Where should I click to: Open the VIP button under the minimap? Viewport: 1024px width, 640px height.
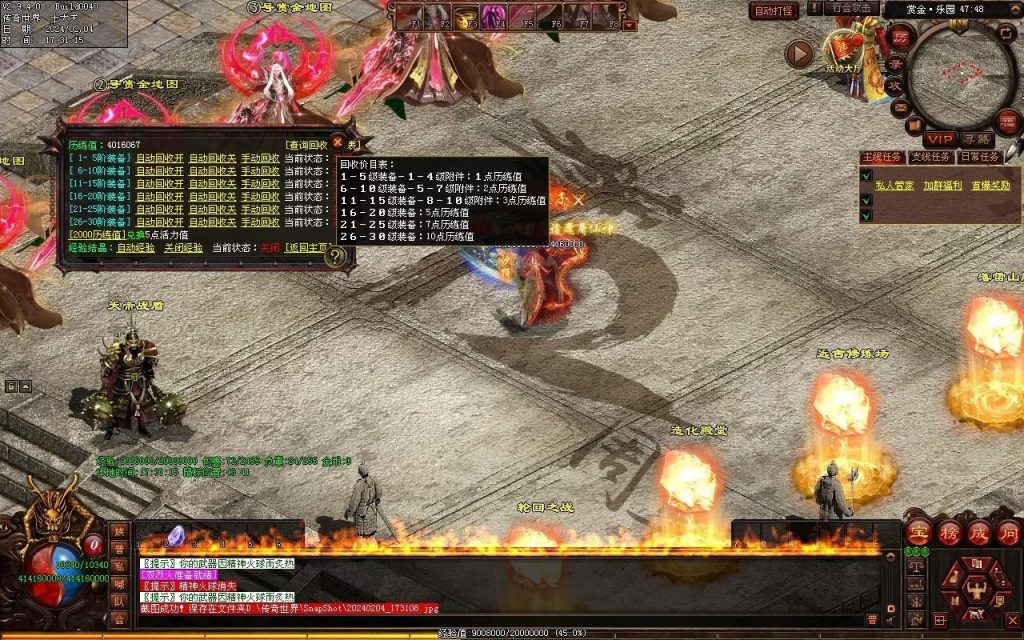click(x=939, y=139)
